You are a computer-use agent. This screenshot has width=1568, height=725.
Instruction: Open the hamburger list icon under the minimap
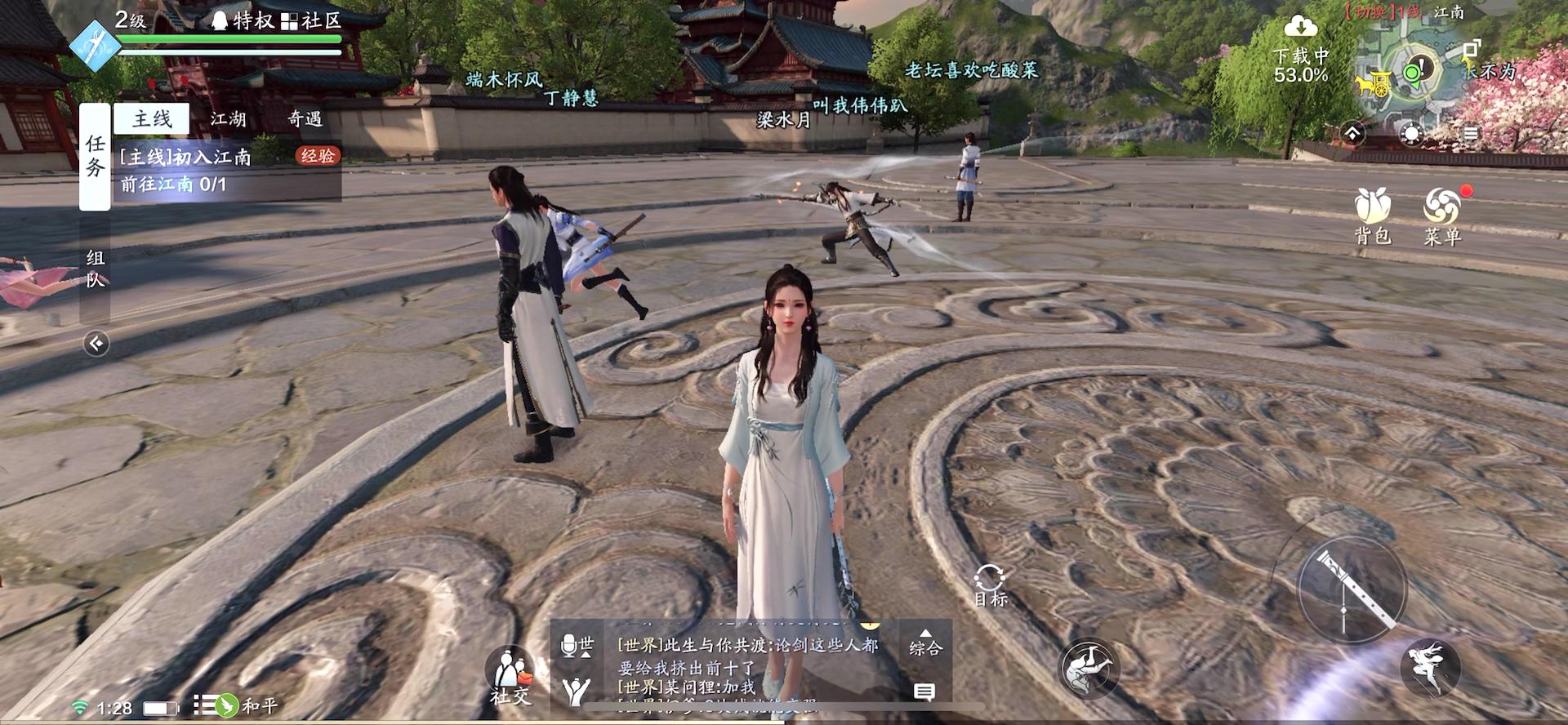(x=1472, y=132)
